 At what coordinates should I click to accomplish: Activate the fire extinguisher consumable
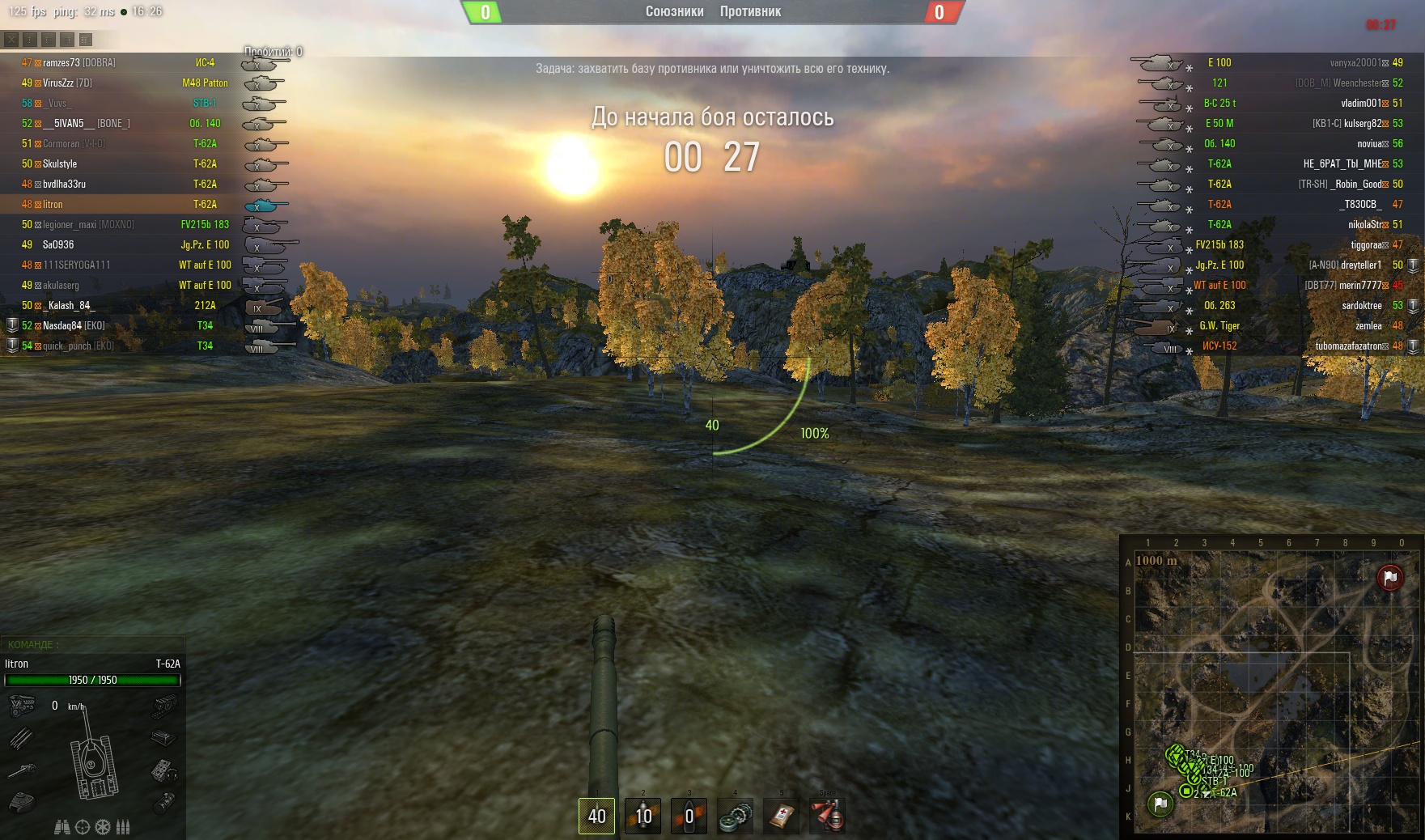(x=827, y=816)
